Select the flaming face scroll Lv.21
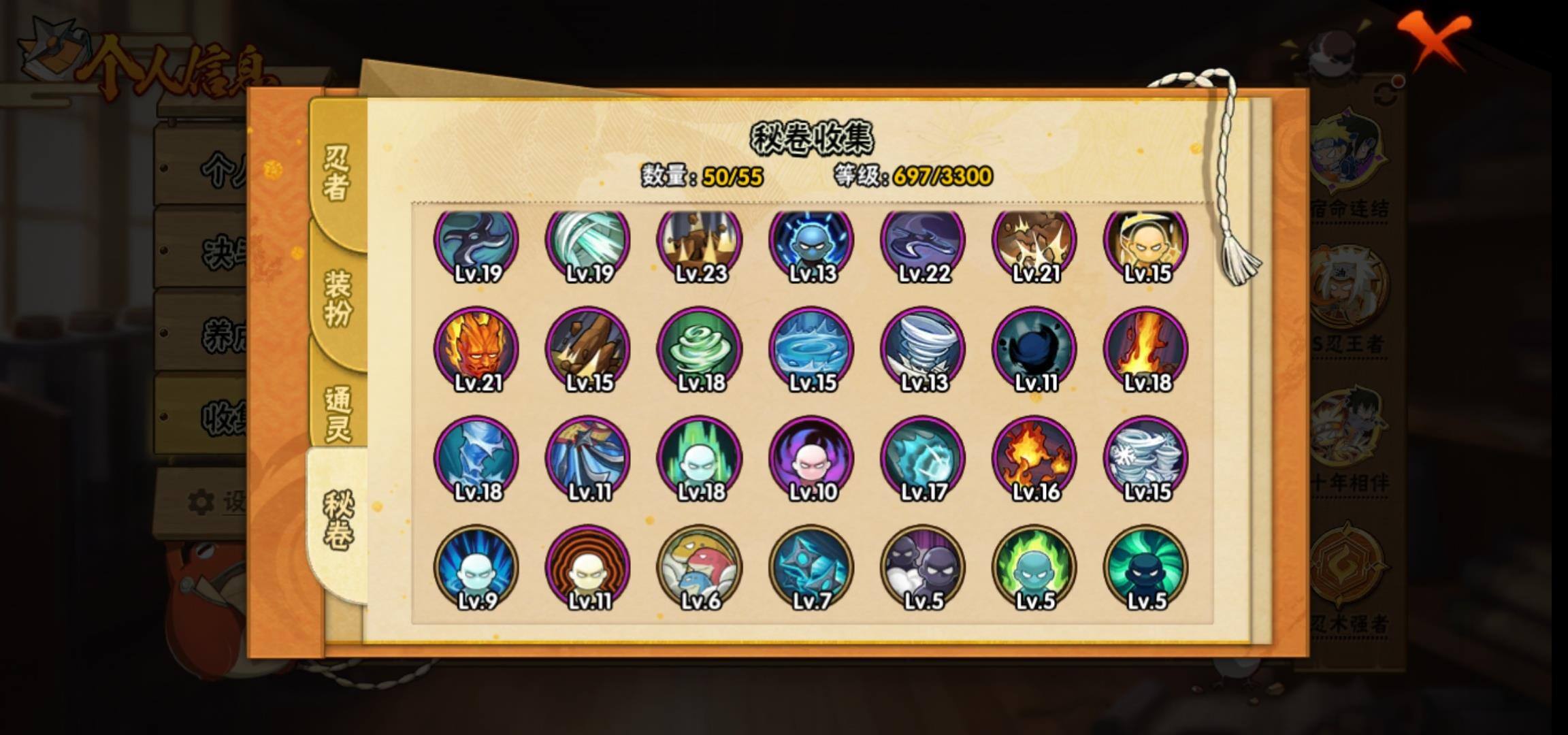Screen dimensions: 1568x735 [476, 348]
